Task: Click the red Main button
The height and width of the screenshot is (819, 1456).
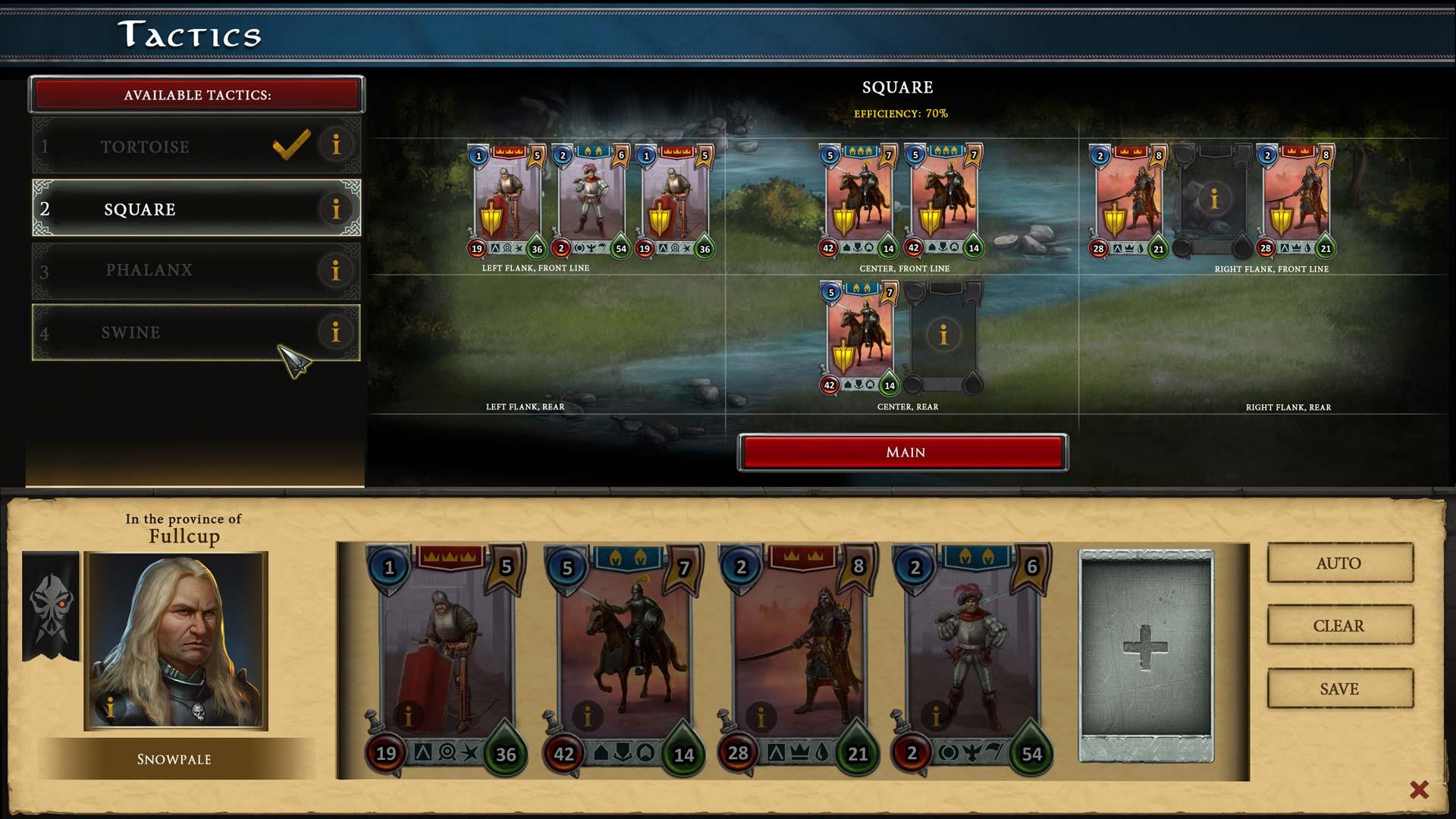Action: tap(903, 453)
